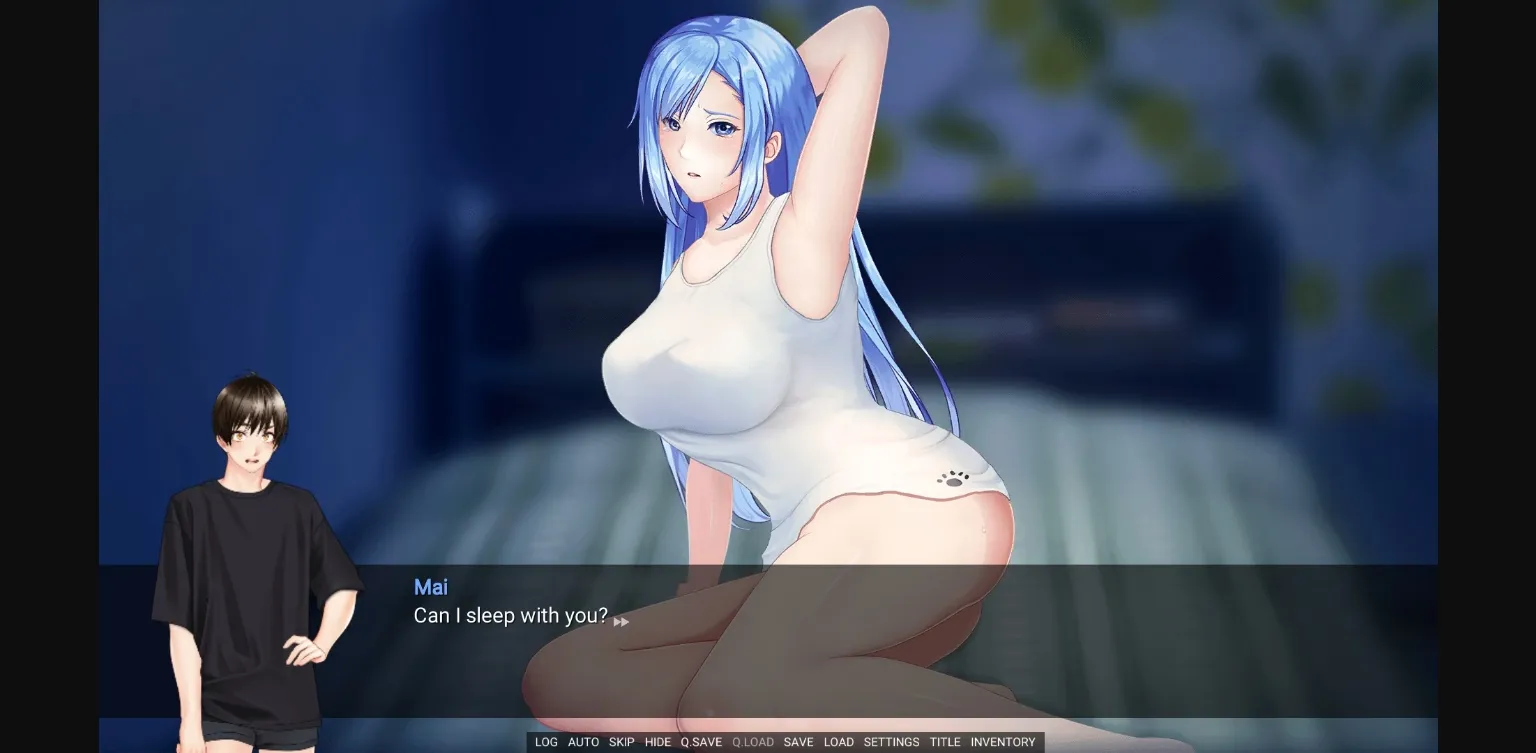
Task: Activate SKIP to fast-forward dialogue
Action: (x=621, y=742)
